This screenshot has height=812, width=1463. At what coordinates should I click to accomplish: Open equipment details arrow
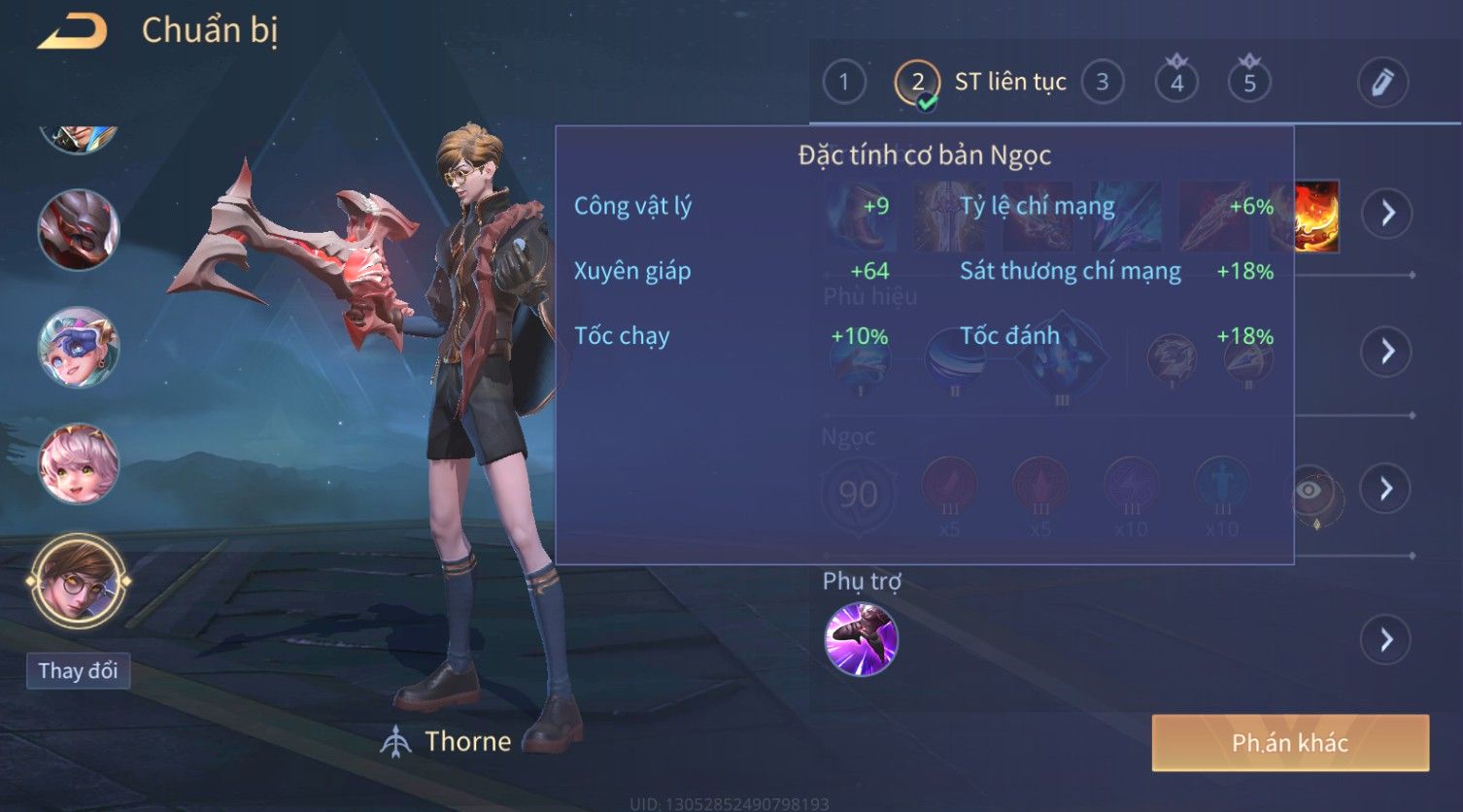click(1386, 213)
